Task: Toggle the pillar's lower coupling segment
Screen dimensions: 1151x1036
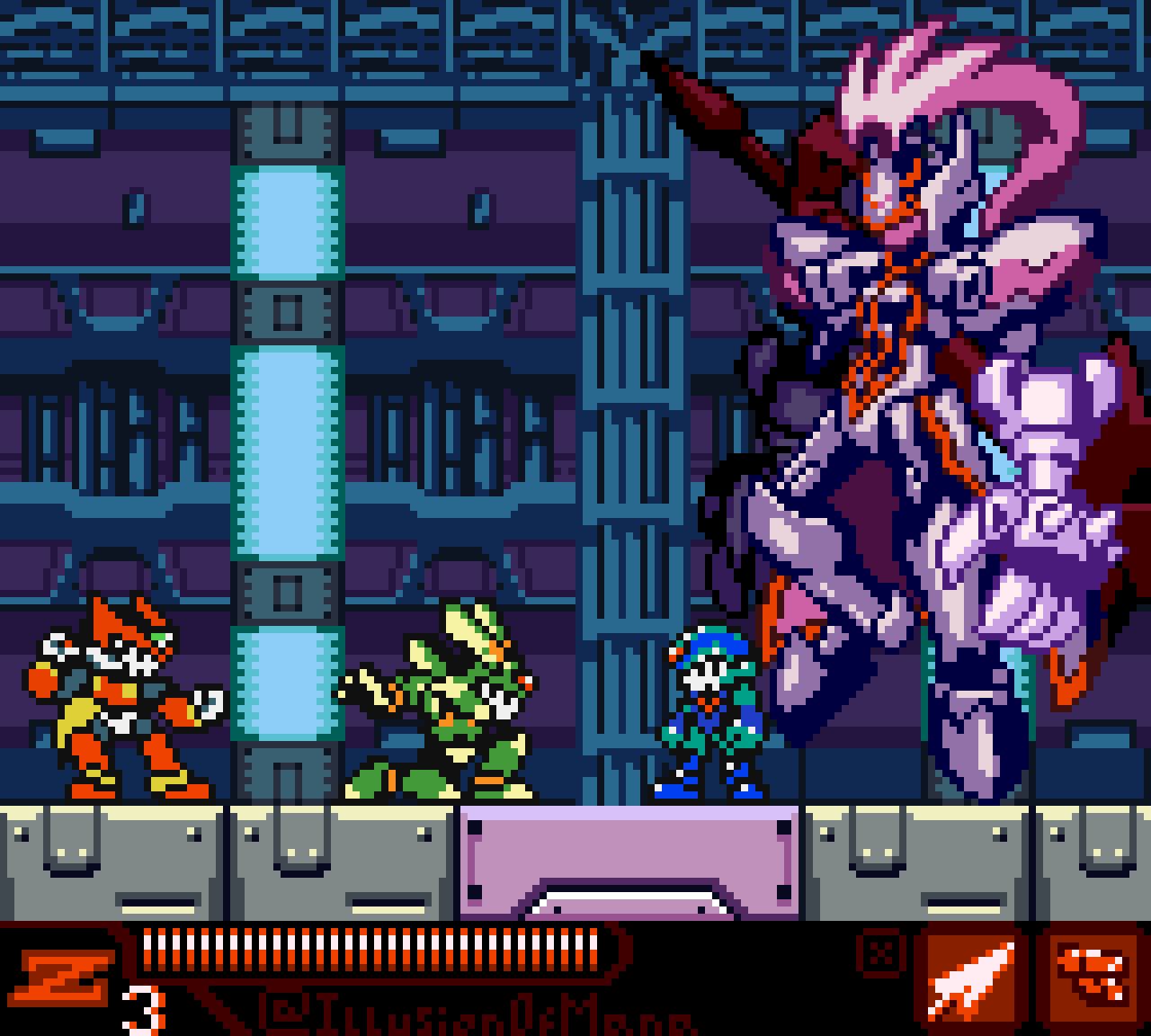Action: (286, 594)
